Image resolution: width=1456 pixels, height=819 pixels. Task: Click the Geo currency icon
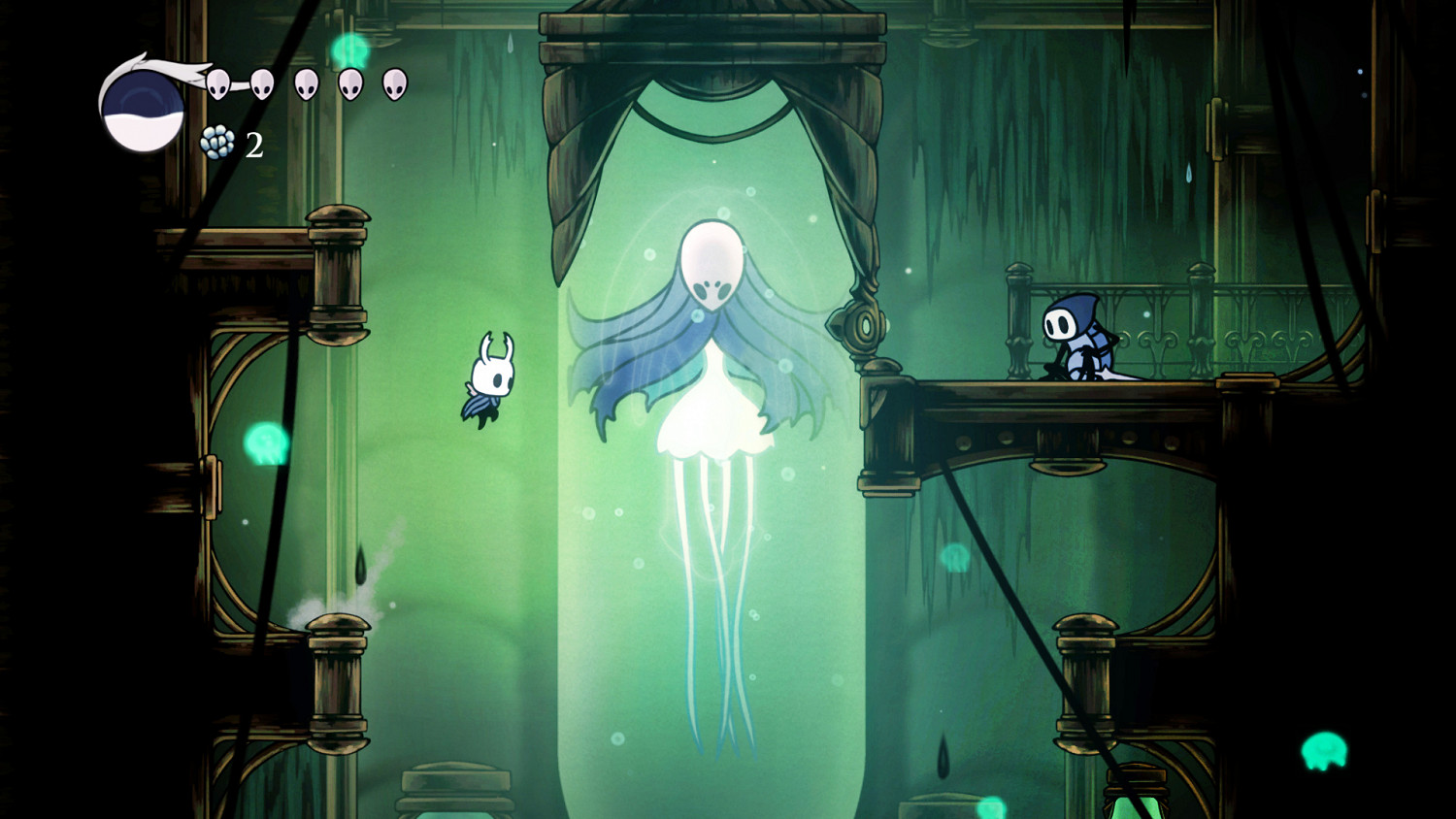click(217, 142)
